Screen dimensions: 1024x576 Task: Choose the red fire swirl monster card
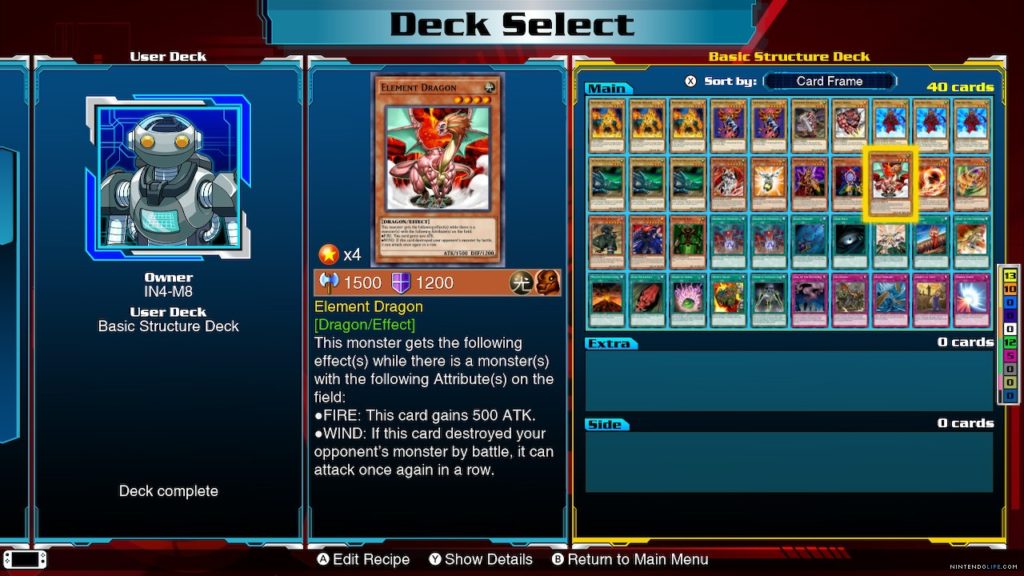pyautogui.click(x=930, y=181)
